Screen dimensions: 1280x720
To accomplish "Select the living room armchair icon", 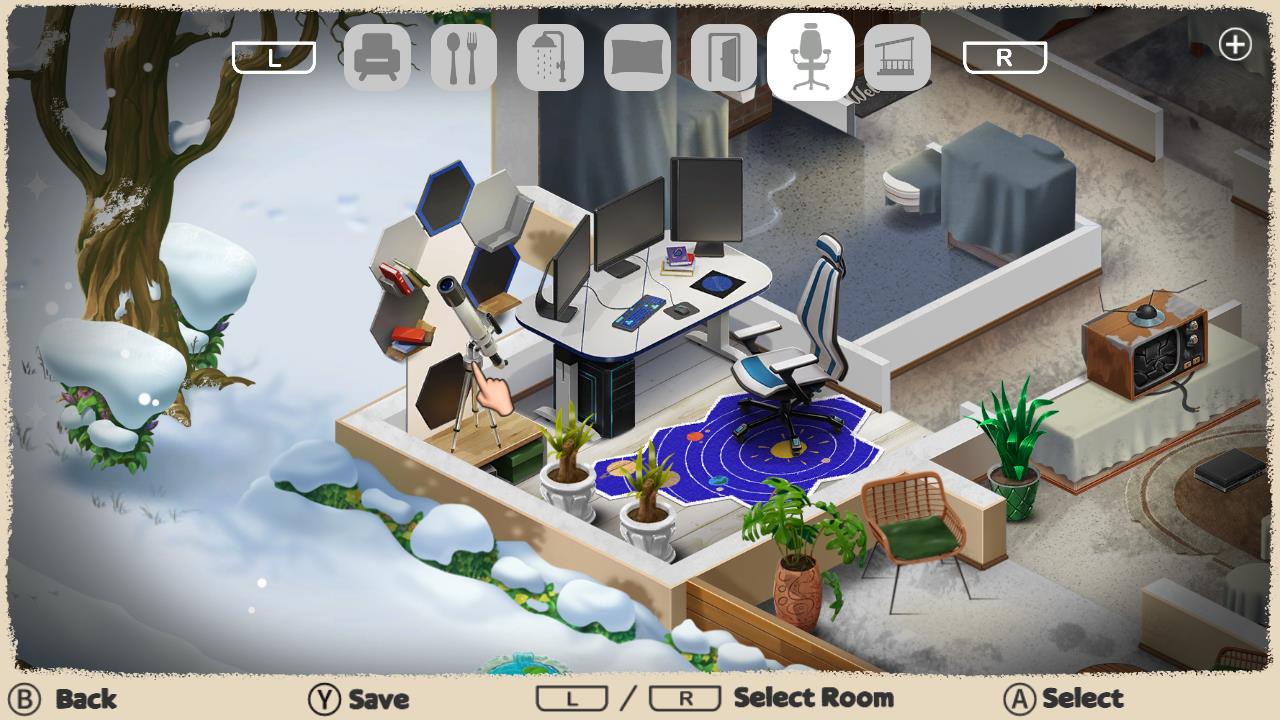I will pos(377,57).
